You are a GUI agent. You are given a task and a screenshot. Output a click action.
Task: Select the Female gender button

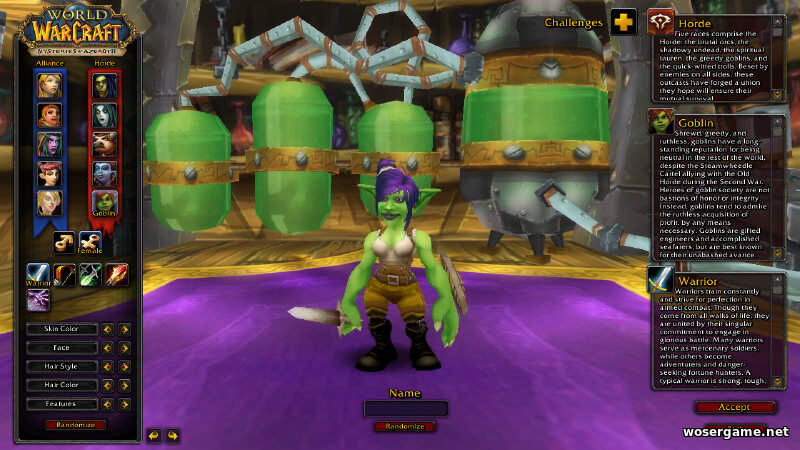tap(90, 241)
